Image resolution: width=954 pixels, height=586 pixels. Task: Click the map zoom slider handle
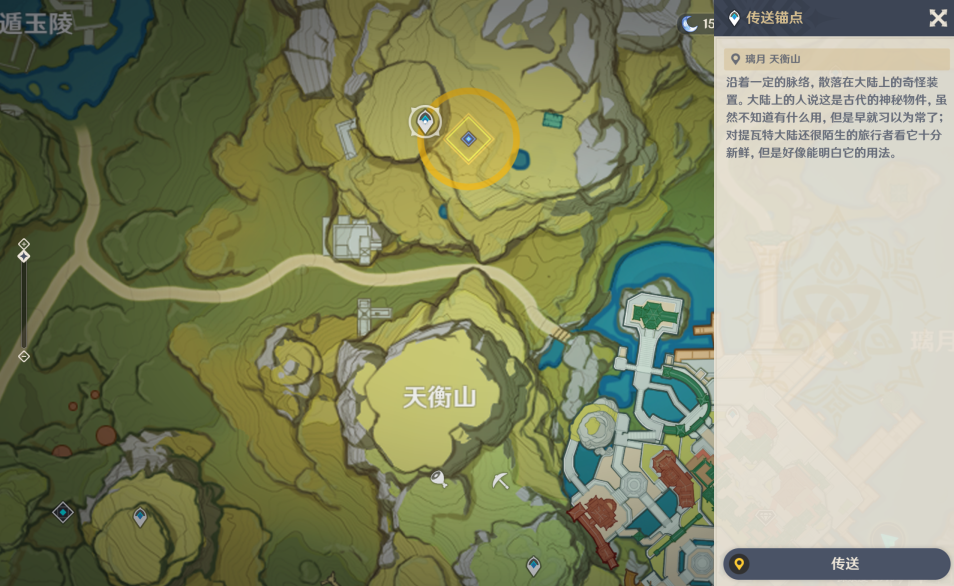(x=24, y=256)
